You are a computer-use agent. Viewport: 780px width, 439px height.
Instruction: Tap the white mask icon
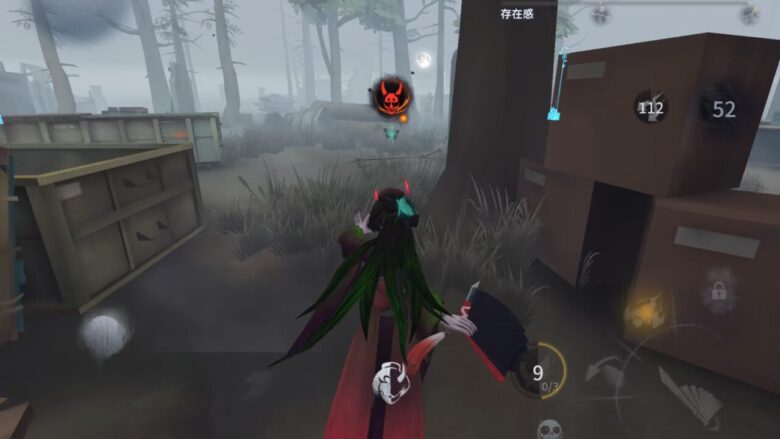389,380
